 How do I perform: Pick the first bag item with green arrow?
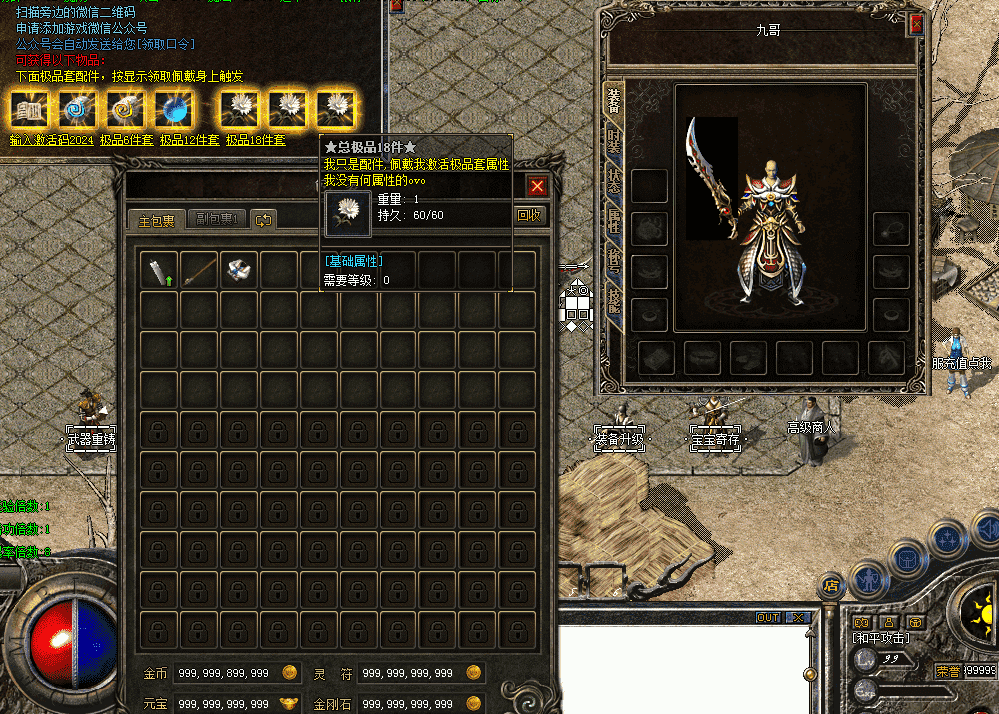point(160,269)
